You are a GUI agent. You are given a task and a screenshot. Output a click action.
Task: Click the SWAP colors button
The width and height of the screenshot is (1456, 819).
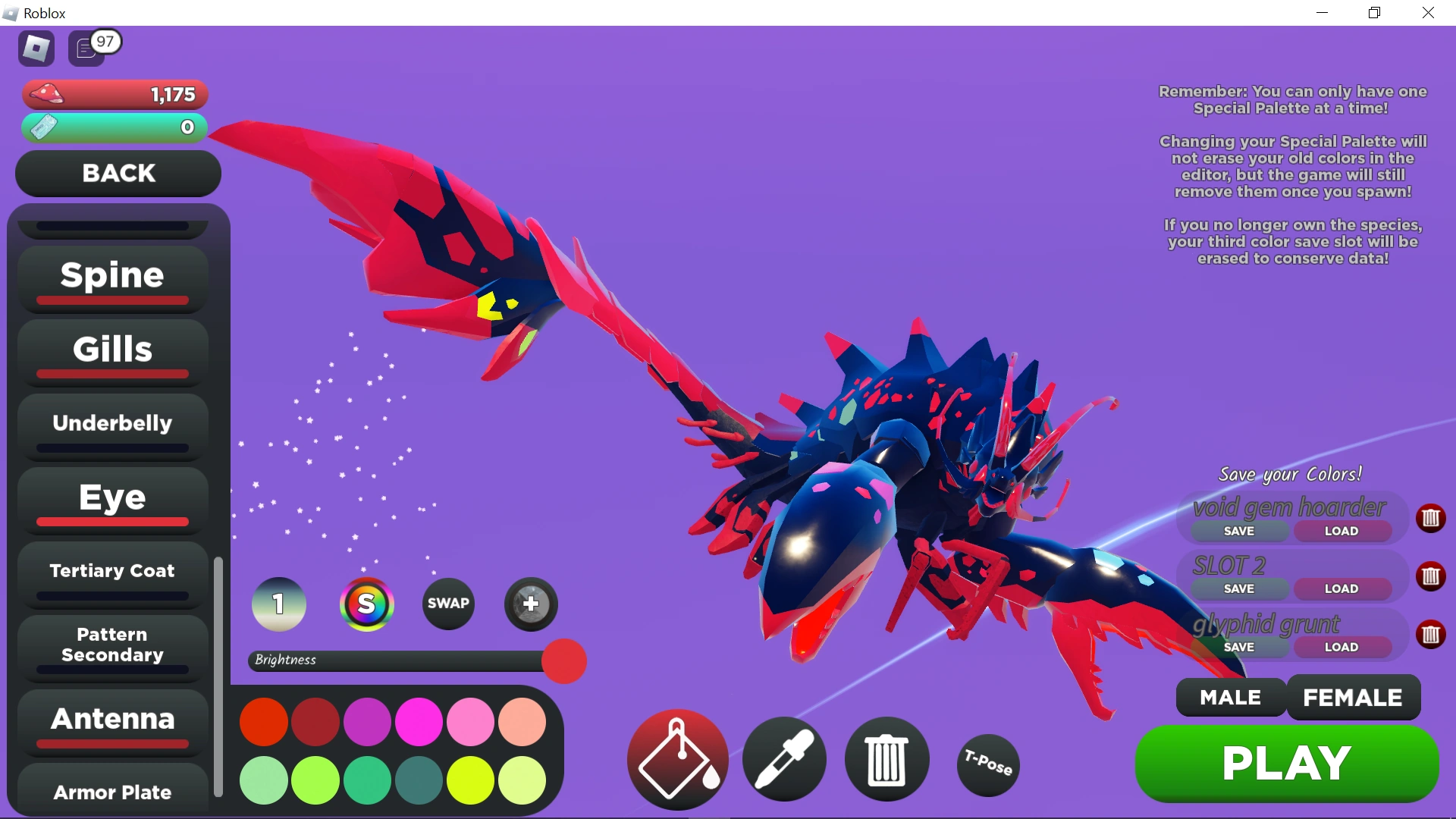tap(448, 604)
